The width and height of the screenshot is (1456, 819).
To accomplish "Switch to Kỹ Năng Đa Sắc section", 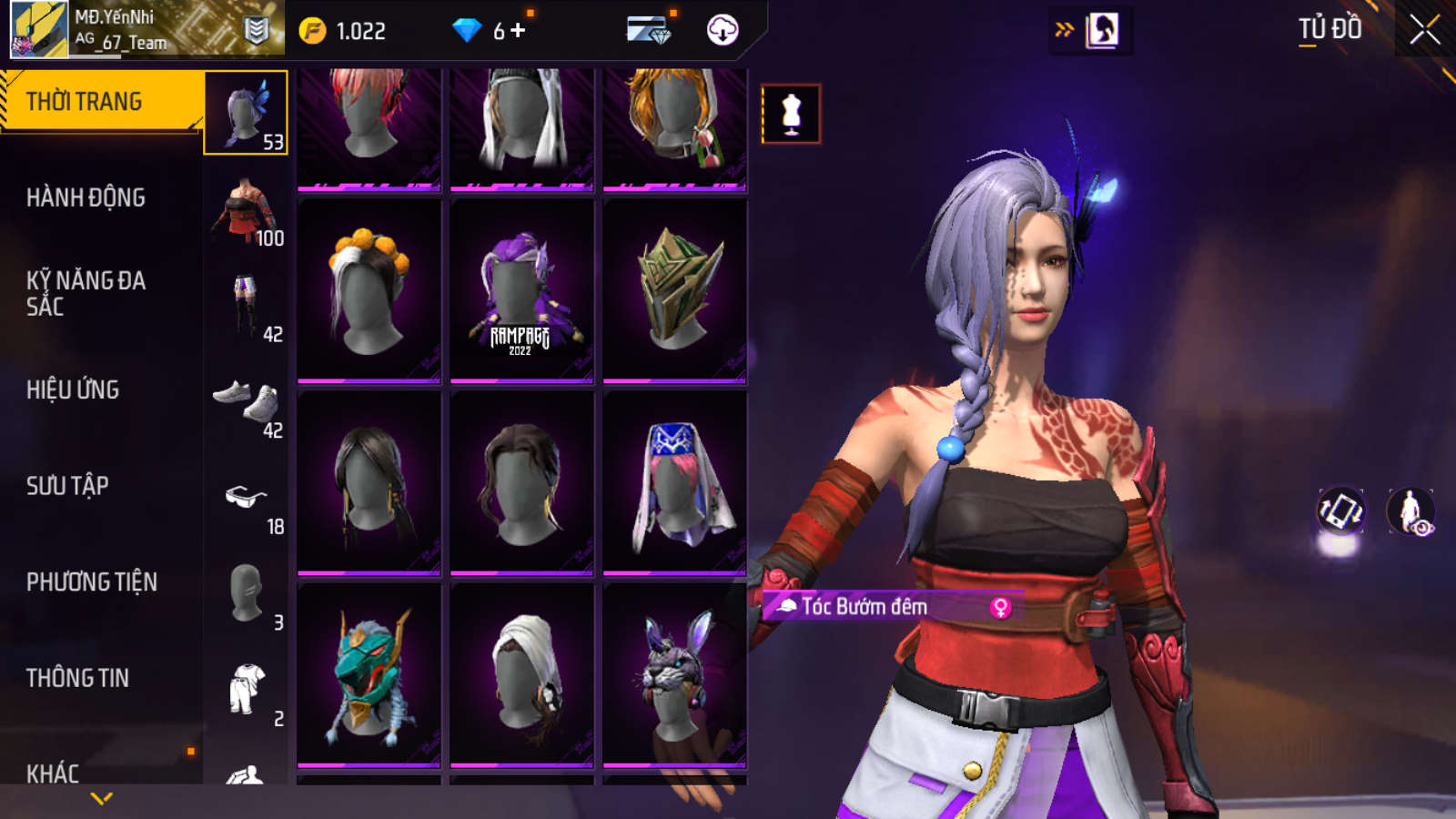I will click(86, 293).
